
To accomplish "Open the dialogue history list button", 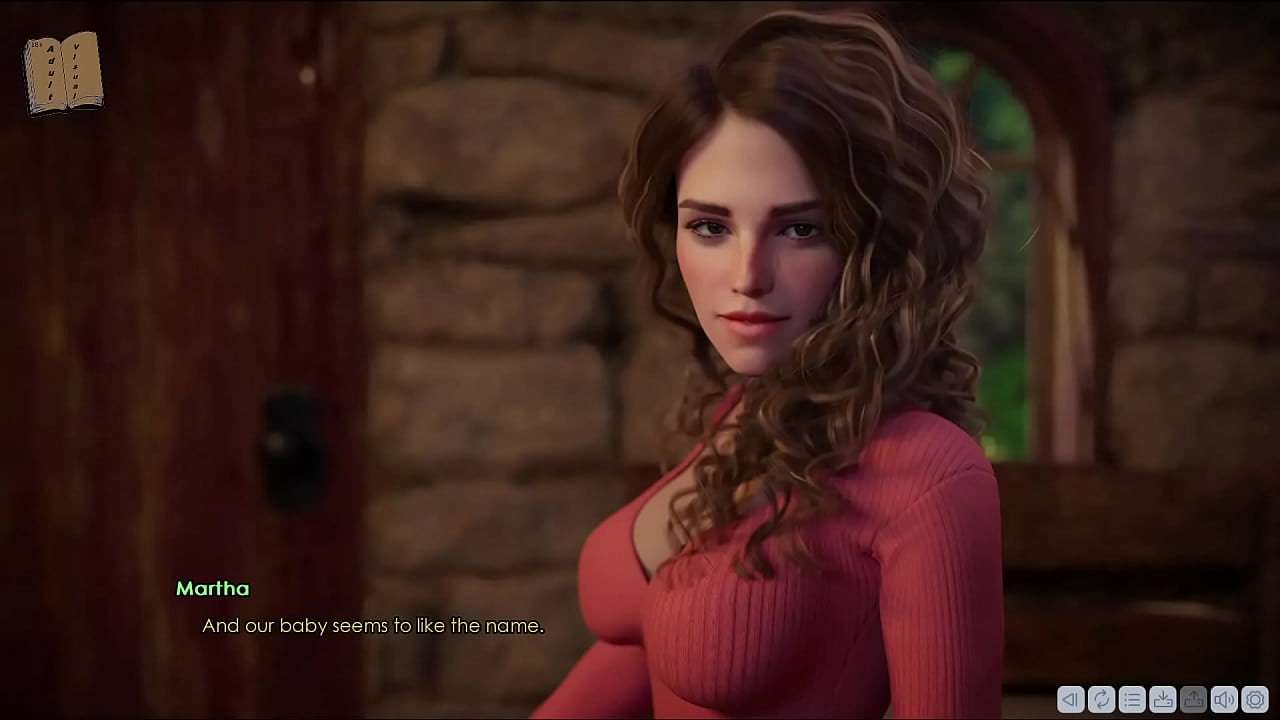I will coord(1132,699).
